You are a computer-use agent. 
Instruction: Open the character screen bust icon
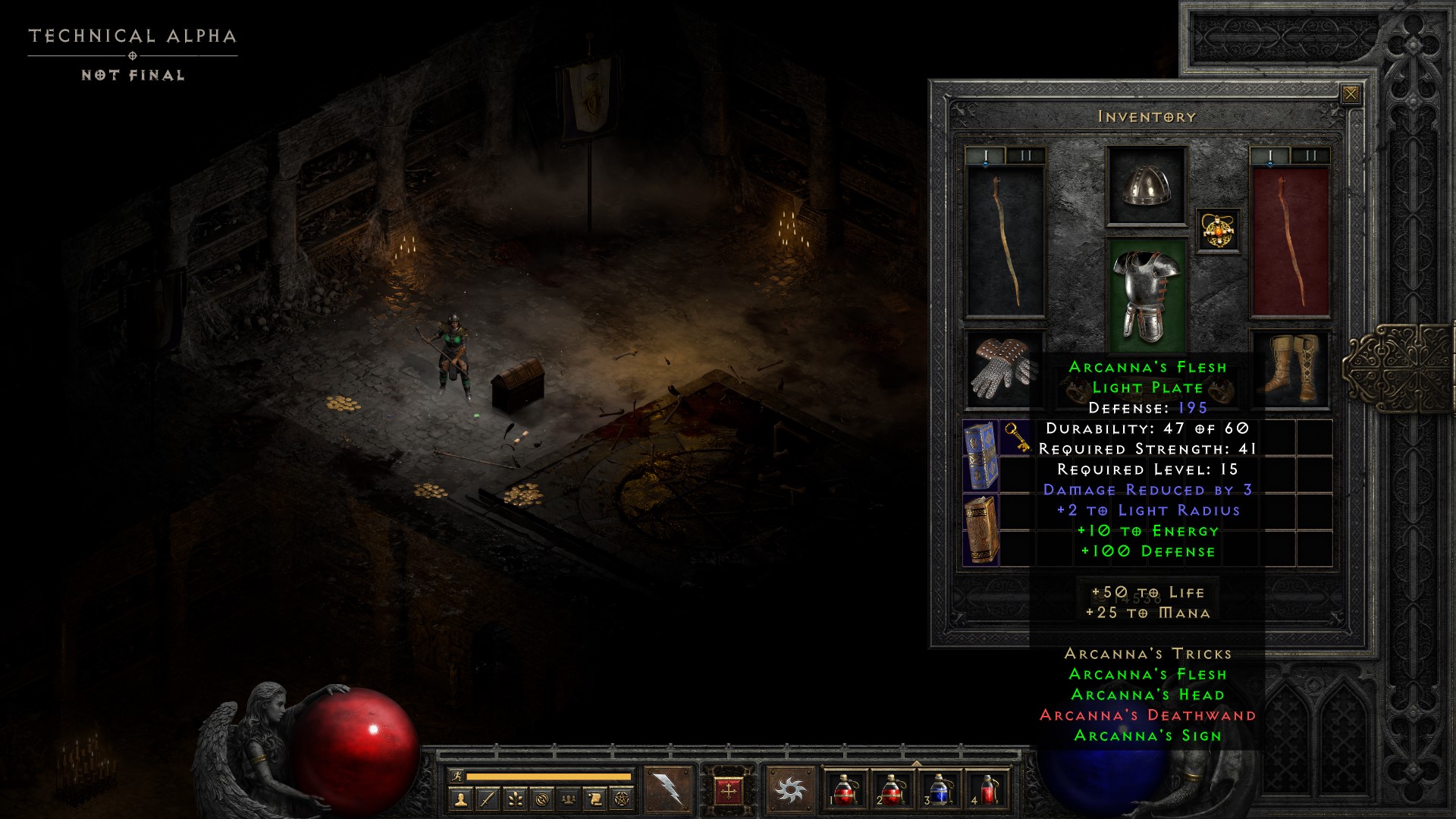[460, 799]
